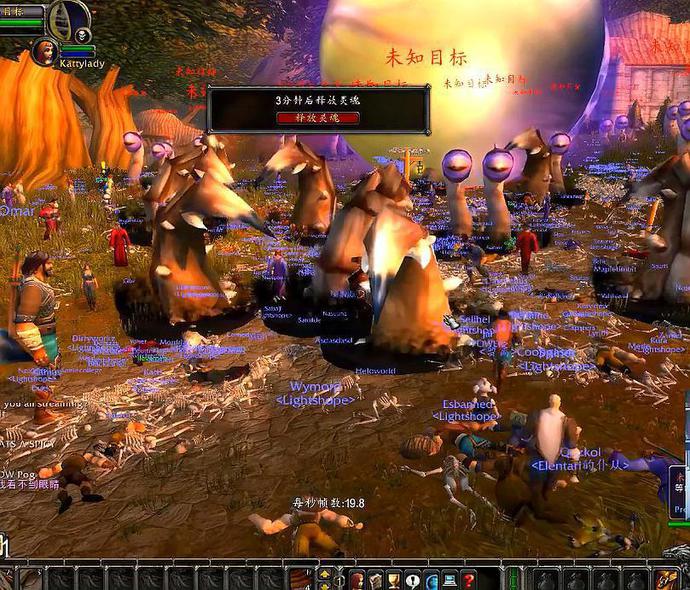Click the target portrait frame
The height and width of the screenshot is (590, 690).
66,18
